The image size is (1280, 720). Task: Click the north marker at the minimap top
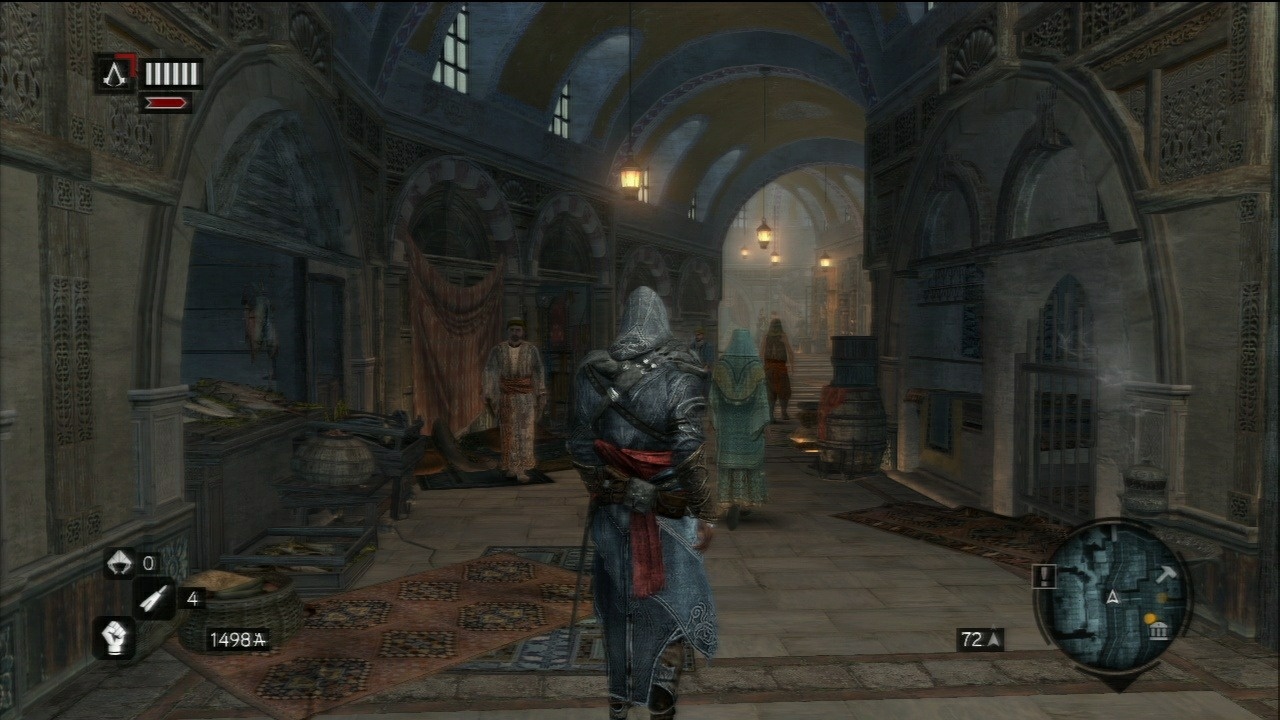[1113, 531]
